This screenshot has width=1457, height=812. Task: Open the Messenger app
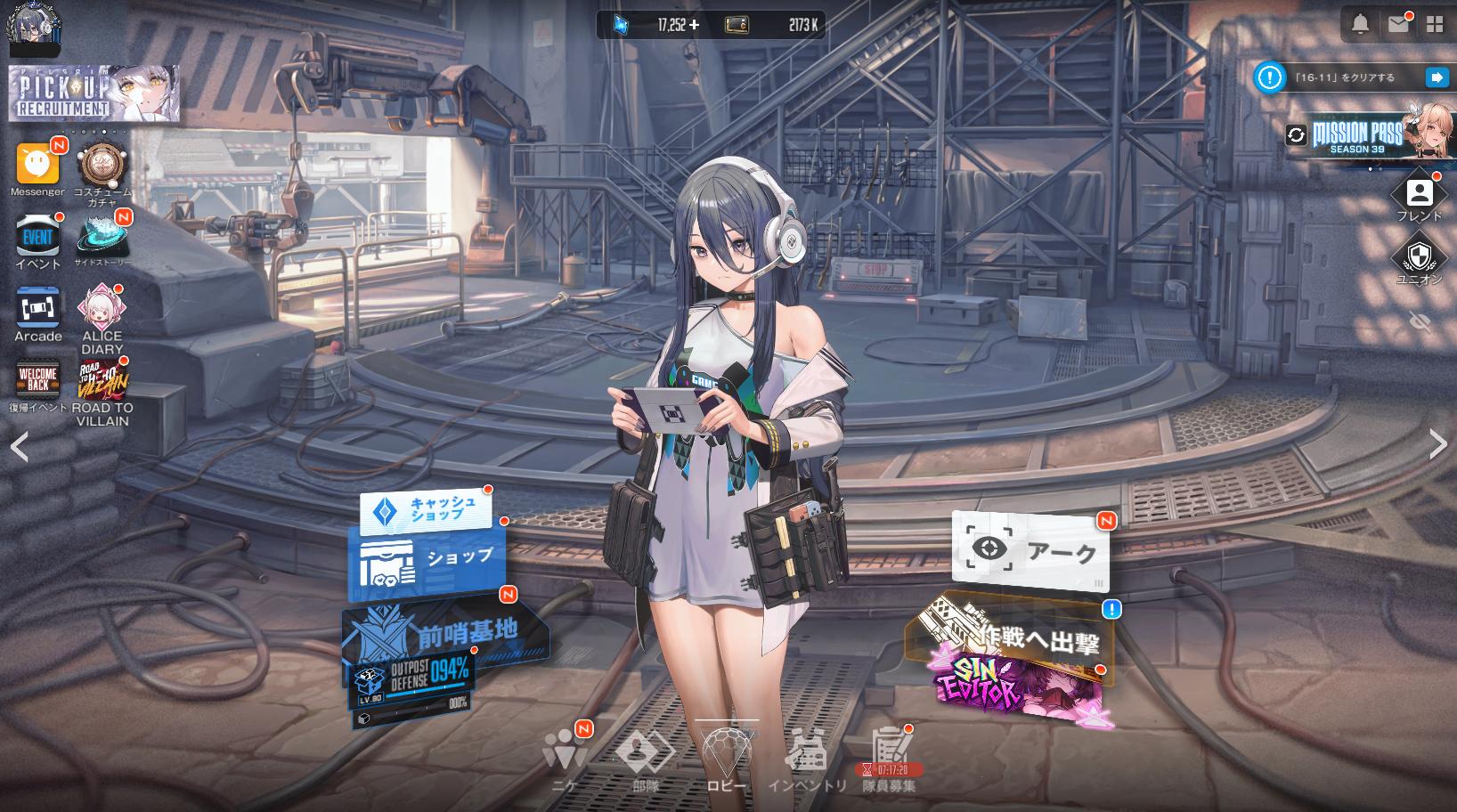[37, 165]
